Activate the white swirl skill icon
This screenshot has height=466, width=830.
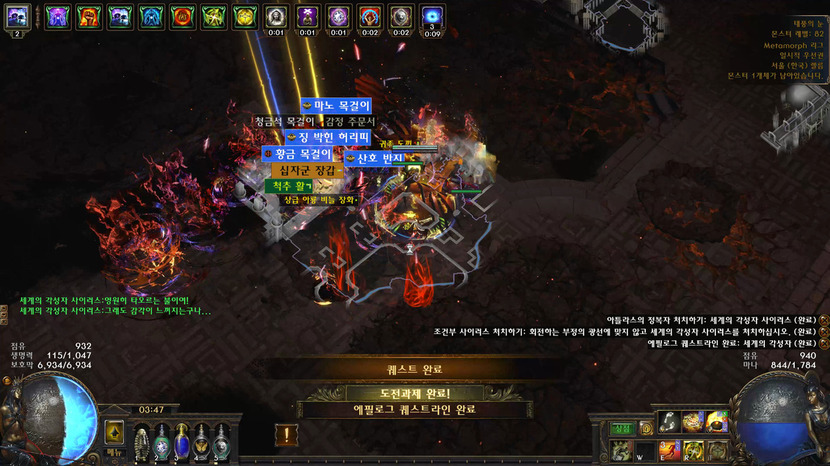(668, 422)
